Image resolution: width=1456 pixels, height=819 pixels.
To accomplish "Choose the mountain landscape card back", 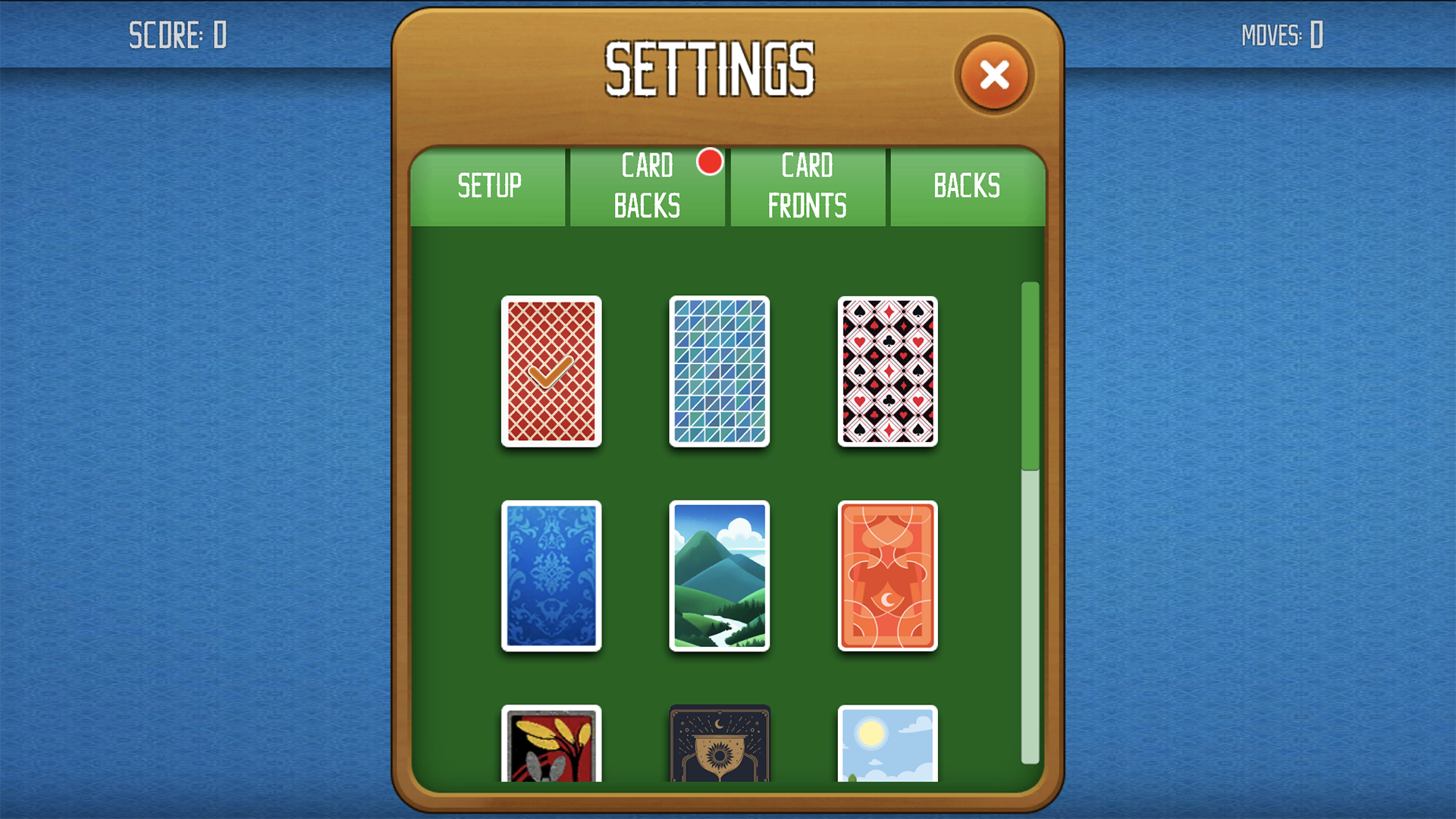I will (x=719, y=576).
